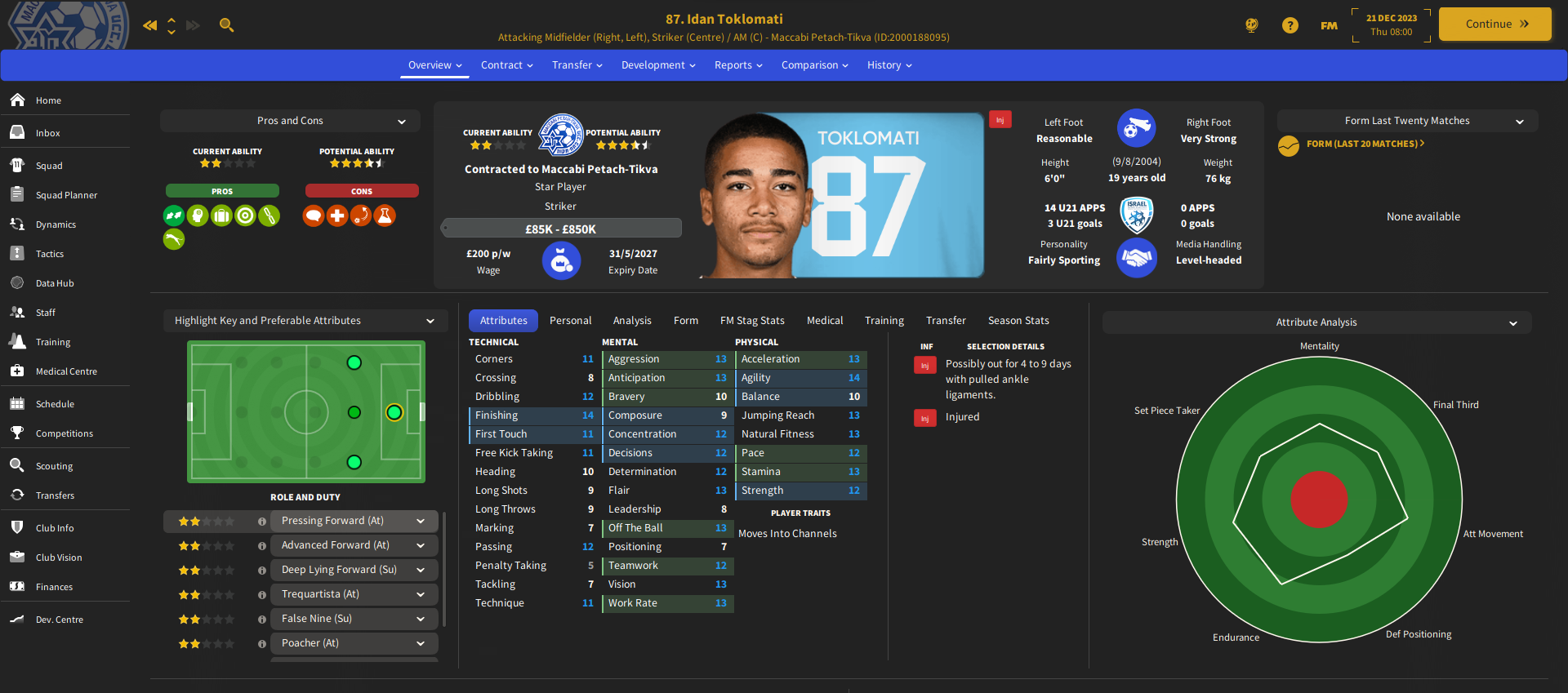This screenshot has width=1568, height=693.
Task: Show the Medical tab
Action: tap(825, 321)
